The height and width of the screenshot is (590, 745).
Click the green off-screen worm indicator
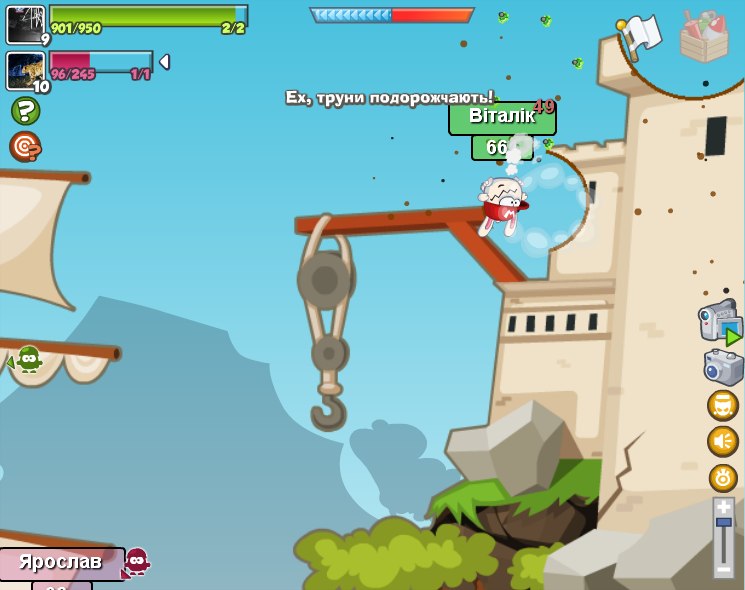(x=28, y=358)
